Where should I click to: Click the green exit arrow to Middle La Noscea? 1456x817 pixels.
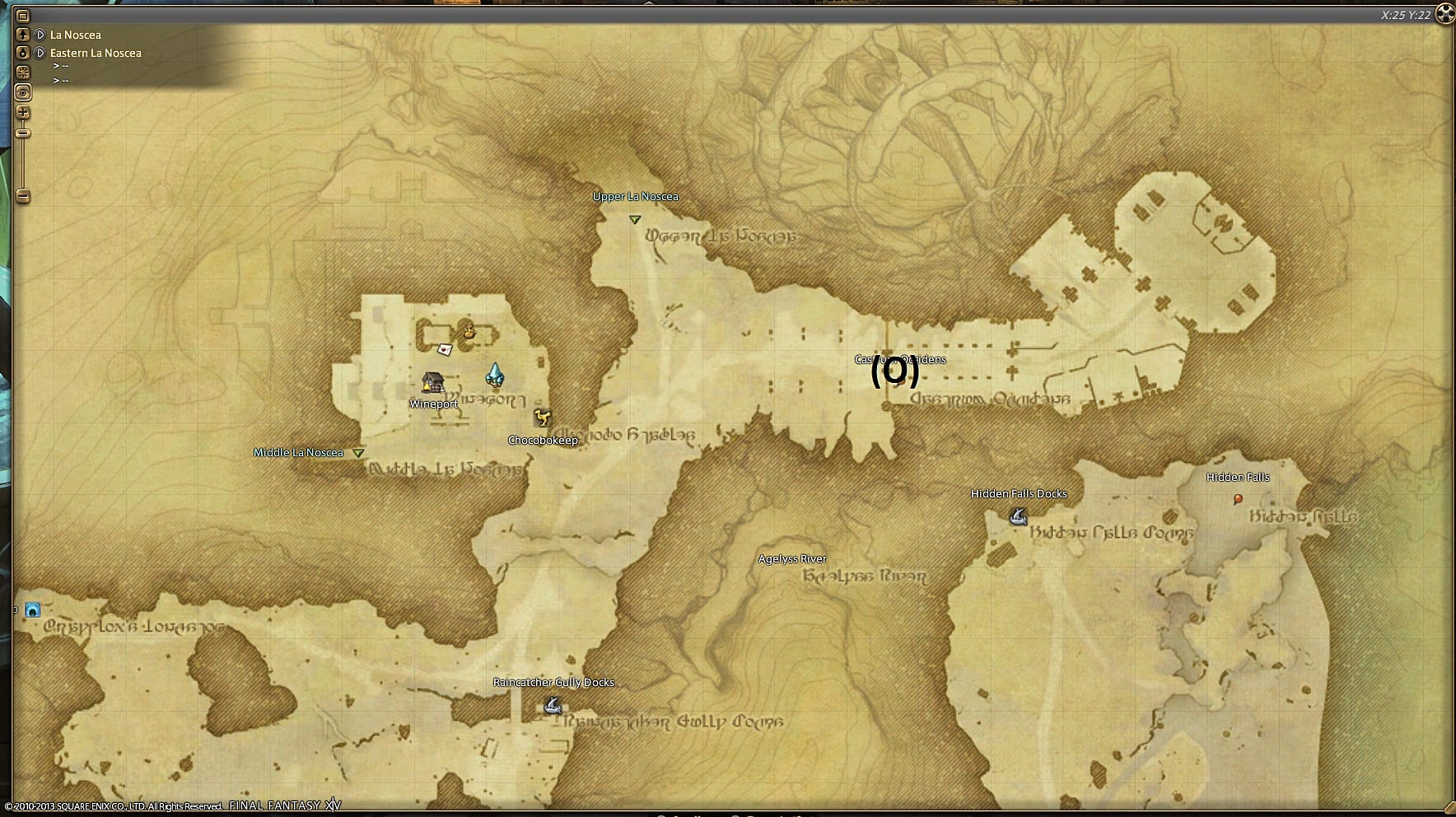pos(357,452)
